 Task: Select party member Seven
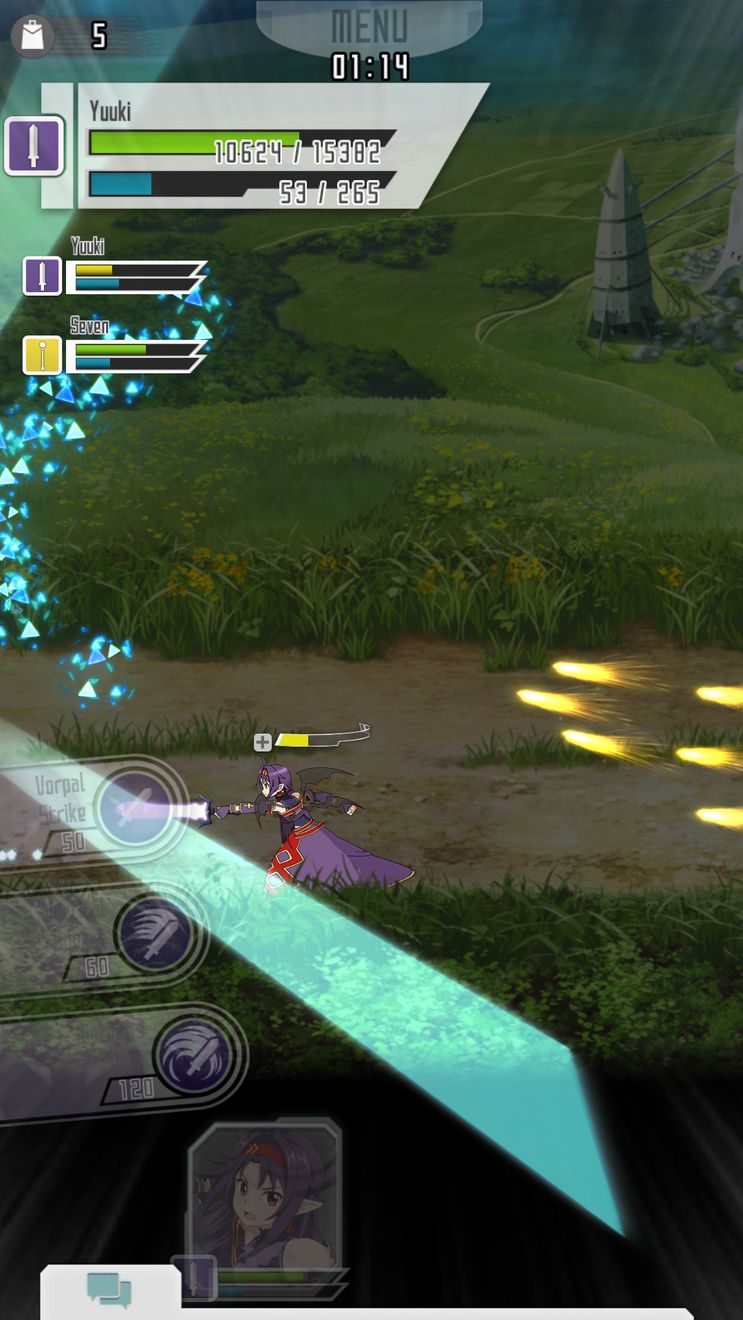[x=43, y=355]
